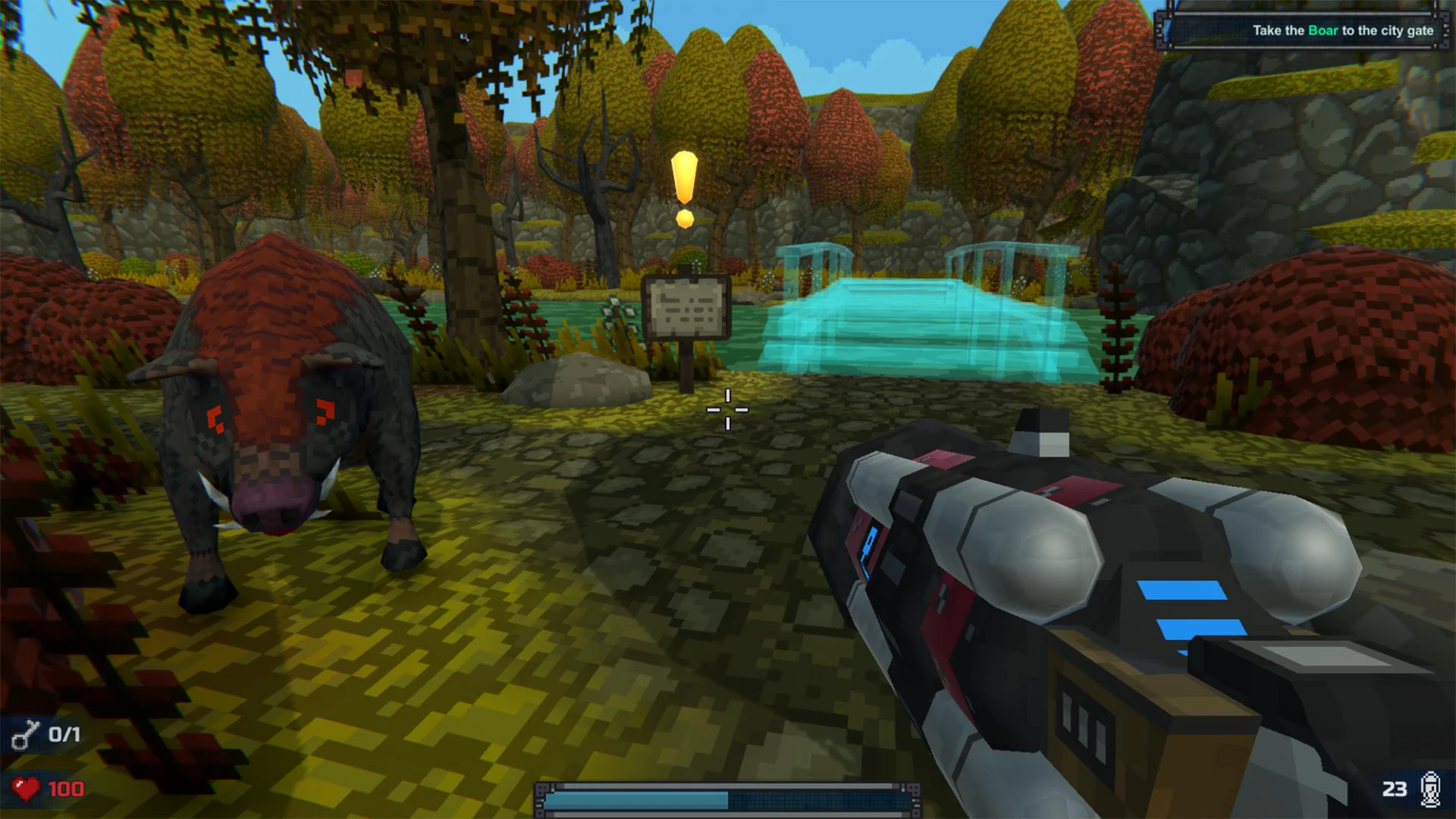Click the left key-counter panel background
1456x819 pixels.
tap(45, 734)
